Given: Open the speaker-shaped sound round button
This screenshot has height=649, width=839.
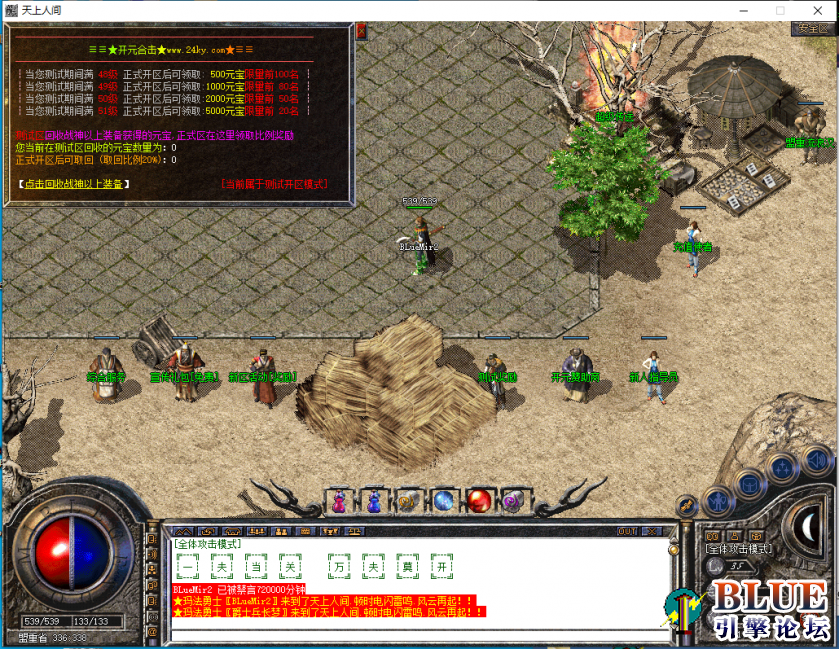Looking at the screenshot, I should click(x=816, y=461).
